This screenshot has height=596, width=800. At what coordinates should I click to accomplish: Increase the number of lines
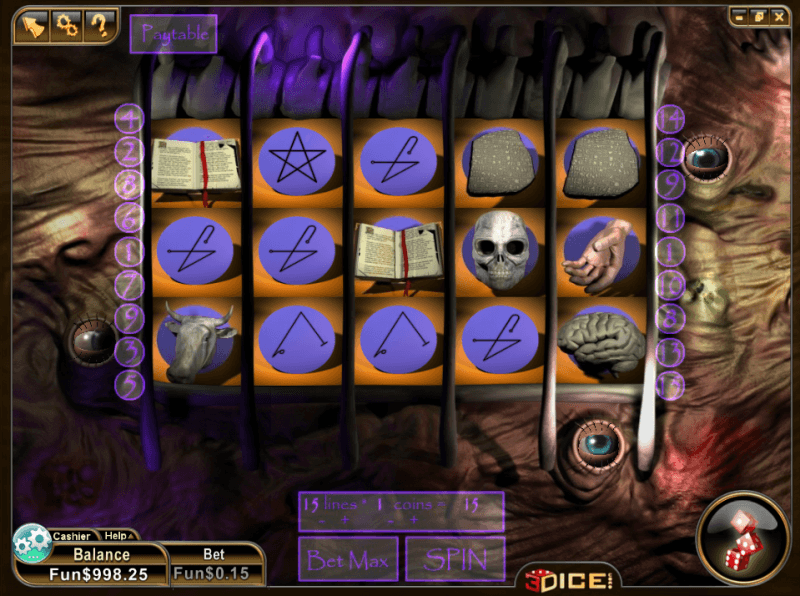[344, 521]
